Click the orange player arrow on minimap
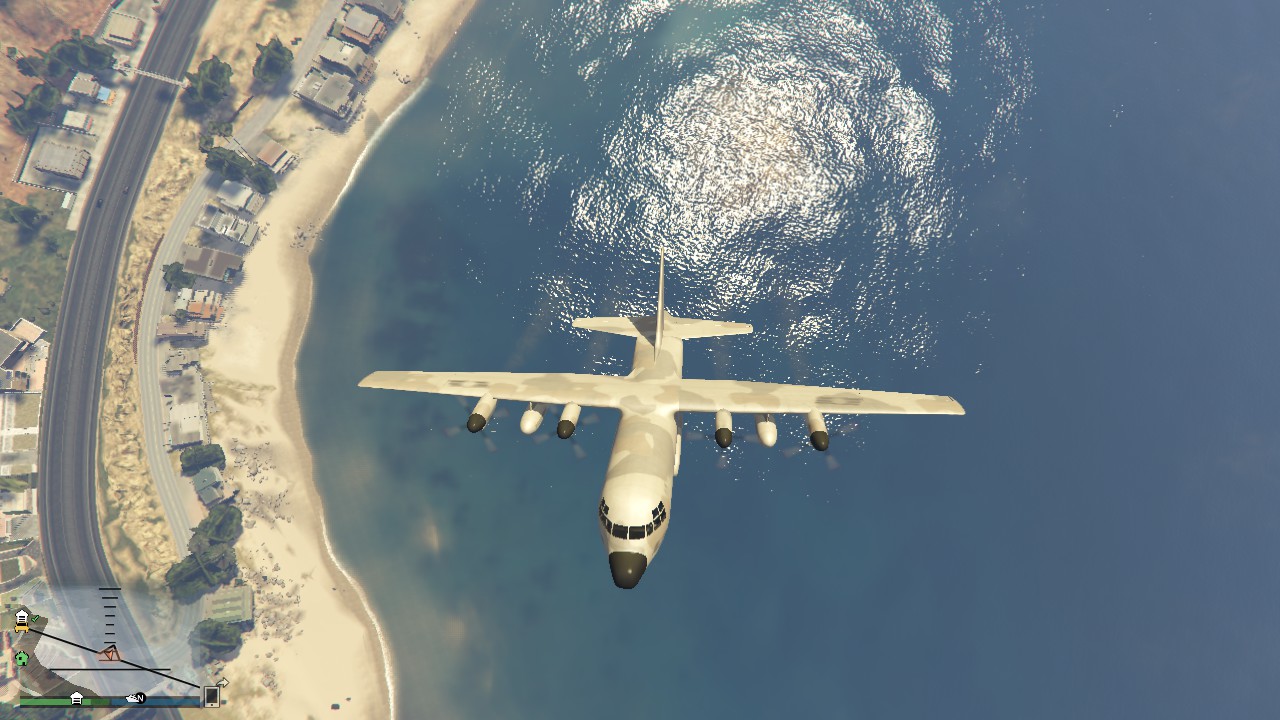1280x720 pixels. tap(110, 654)
